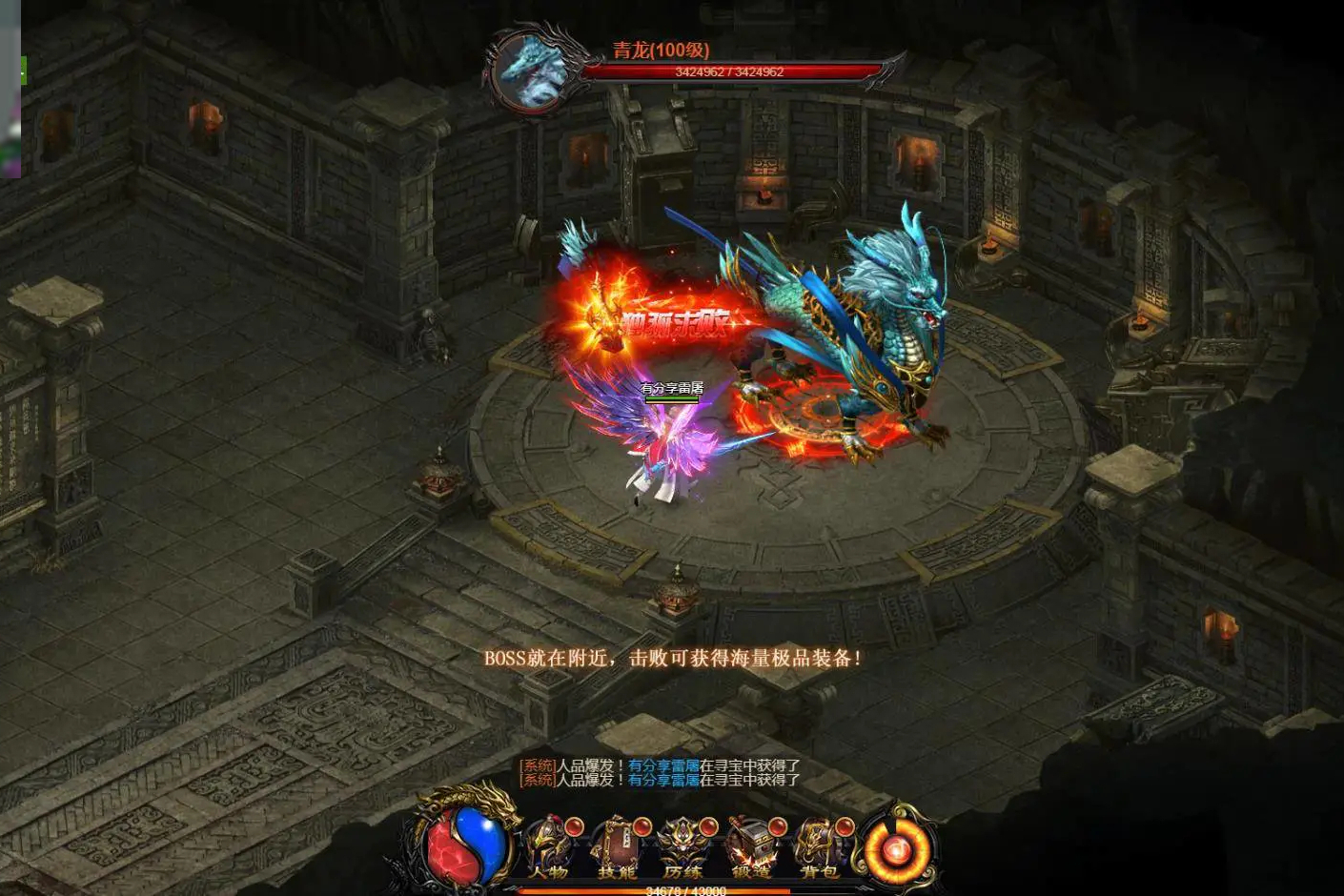Viewport: 1344px width, 896px height.
Task: Click the red-blue yin-yang health orb
Action: click(467, 844)
